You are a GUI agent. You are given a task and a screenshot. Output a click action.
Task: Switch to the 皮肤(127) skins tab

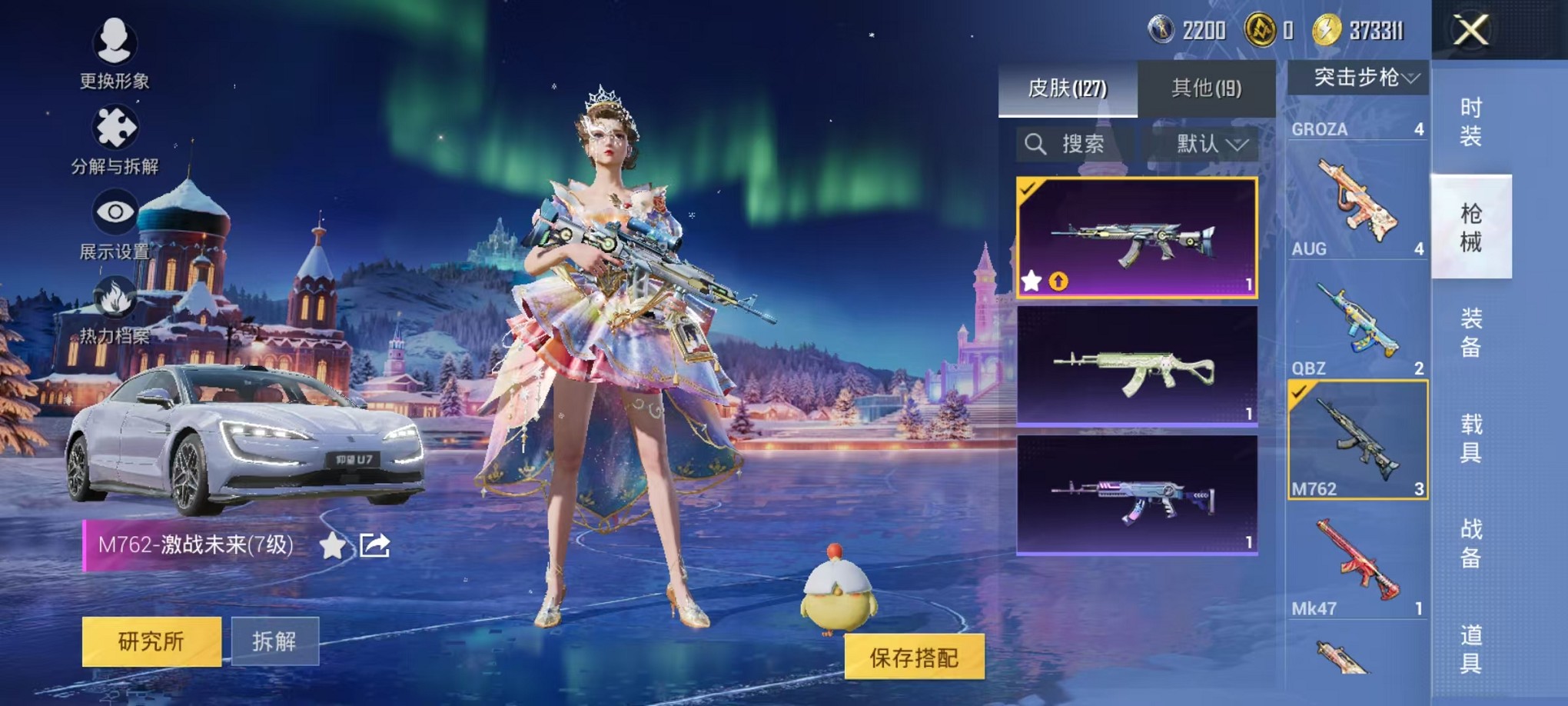click(1067, 88)
